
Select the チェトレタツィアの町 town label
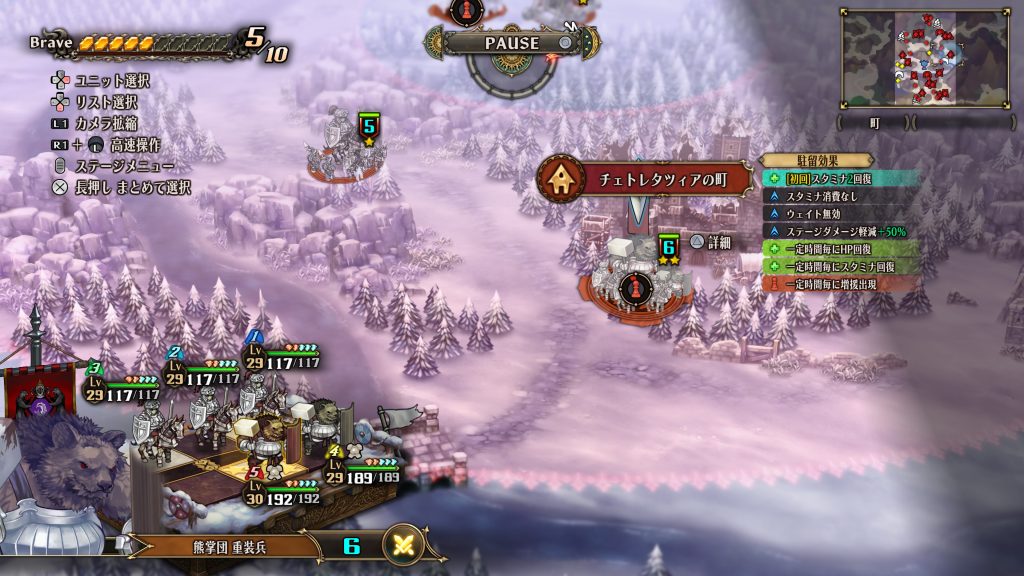coord(645,180)
